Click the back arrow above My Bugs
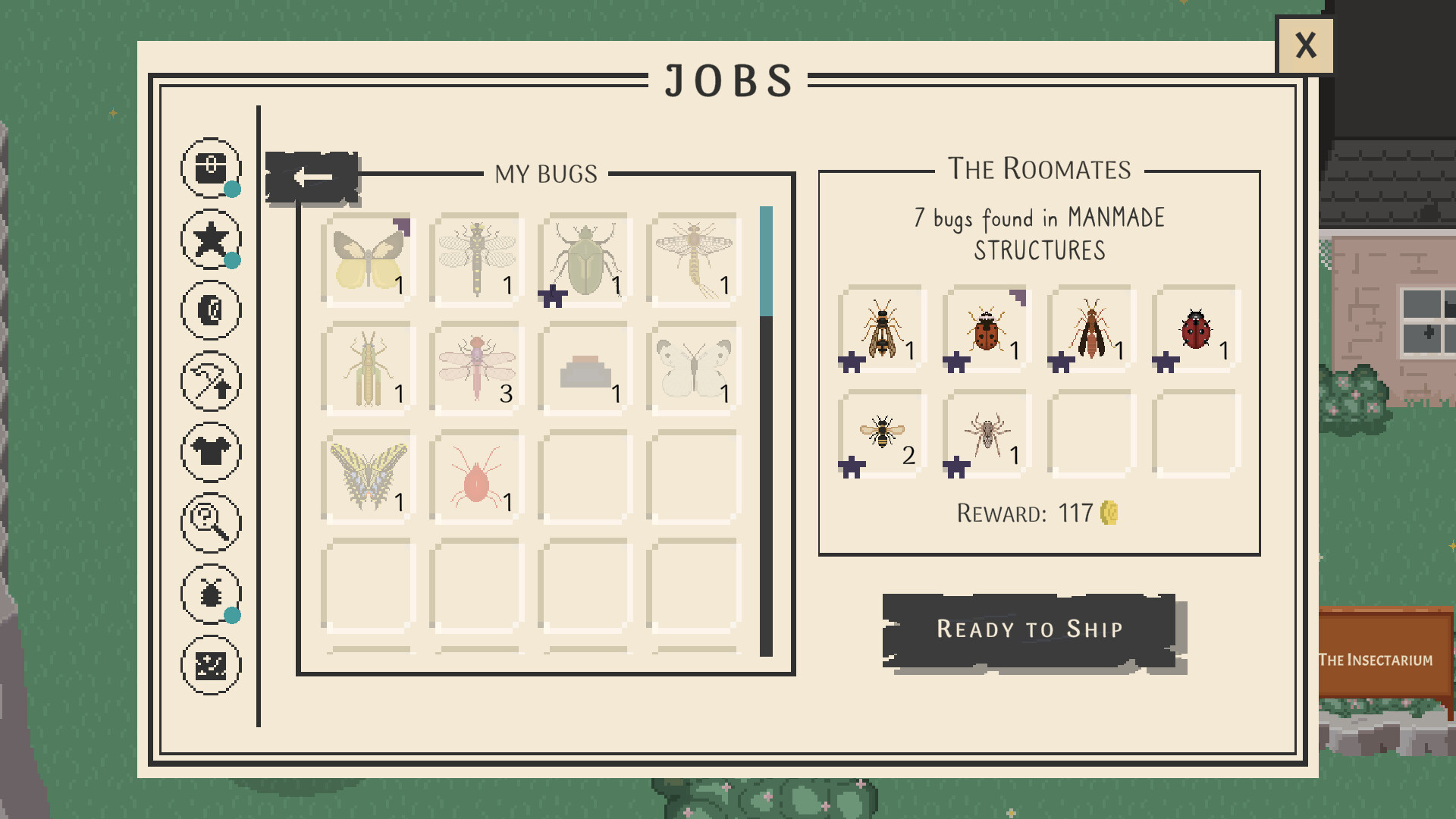 click(312, 176)
